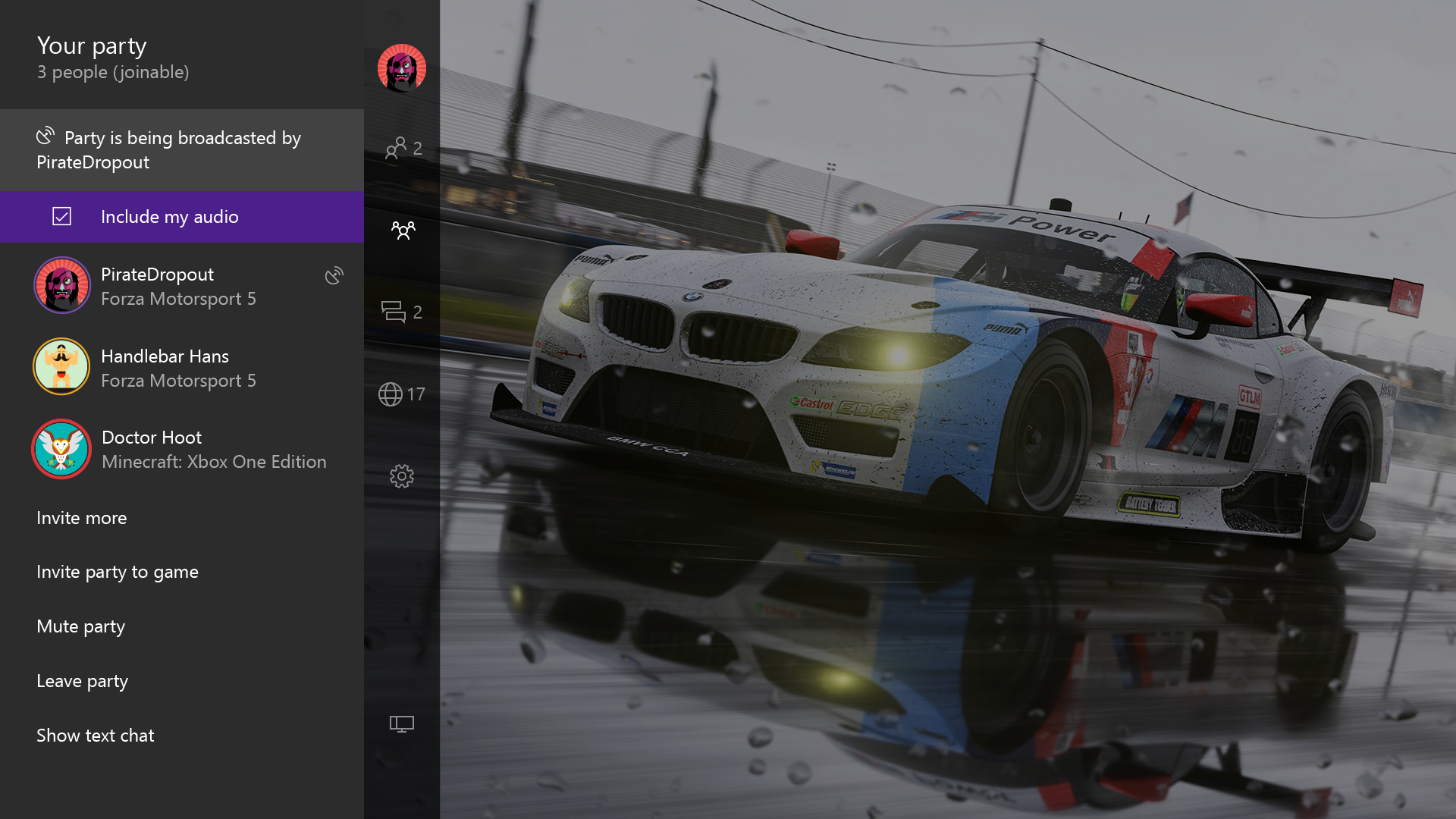Select Handlebar Hans party member

[x=178, y=368]
